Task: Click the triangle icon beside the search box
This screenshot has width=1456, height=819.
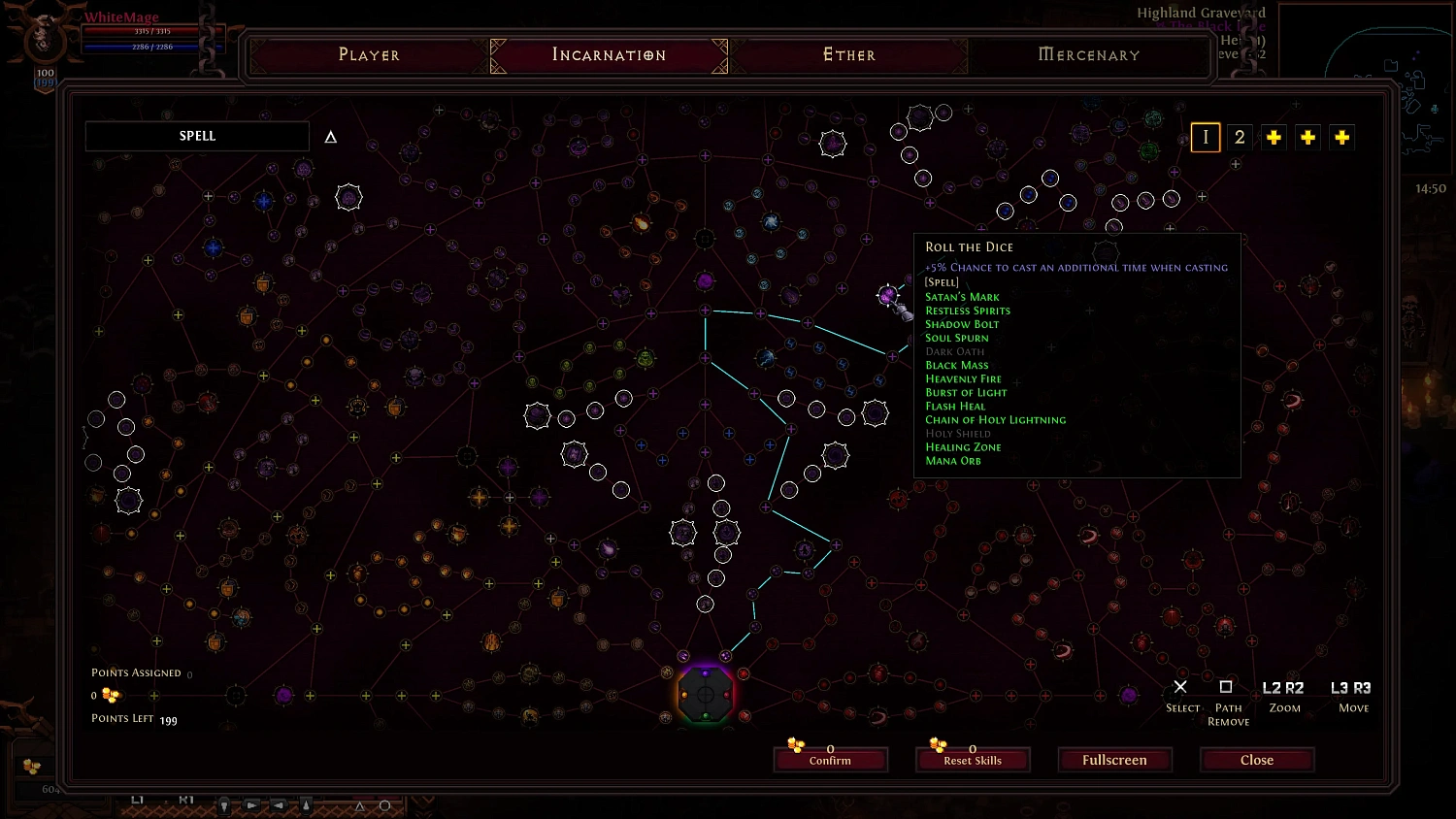Action: (330, 138)
